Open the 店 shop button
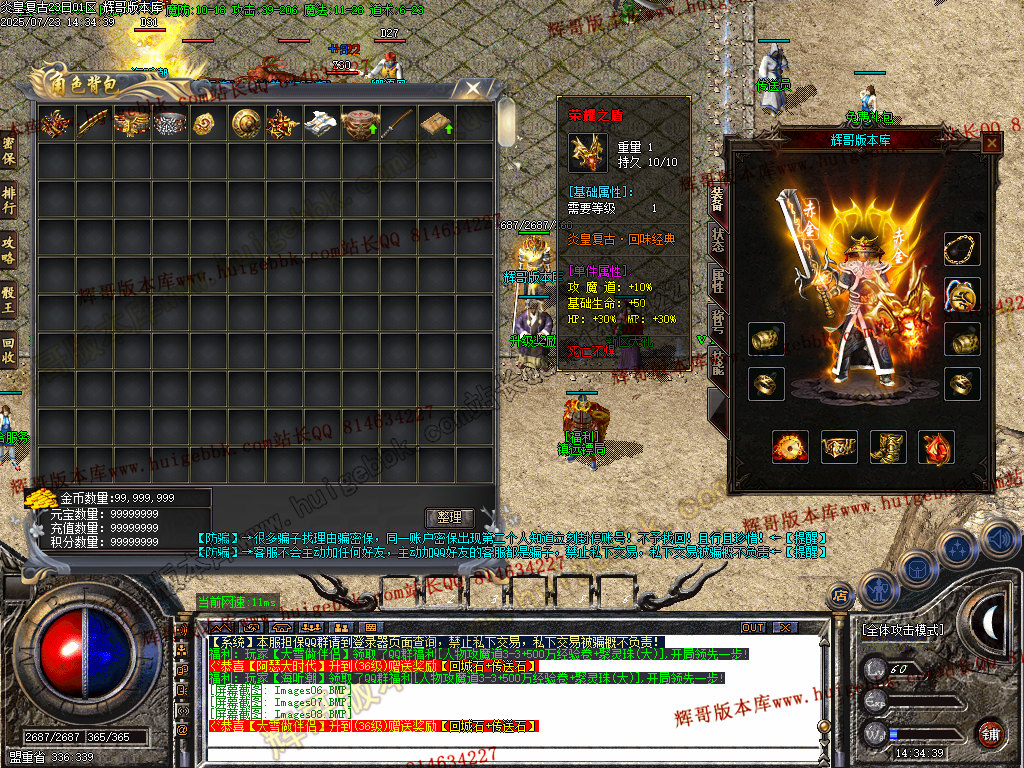This screenshot has height=768, width=1024. (x=840, y=596)
